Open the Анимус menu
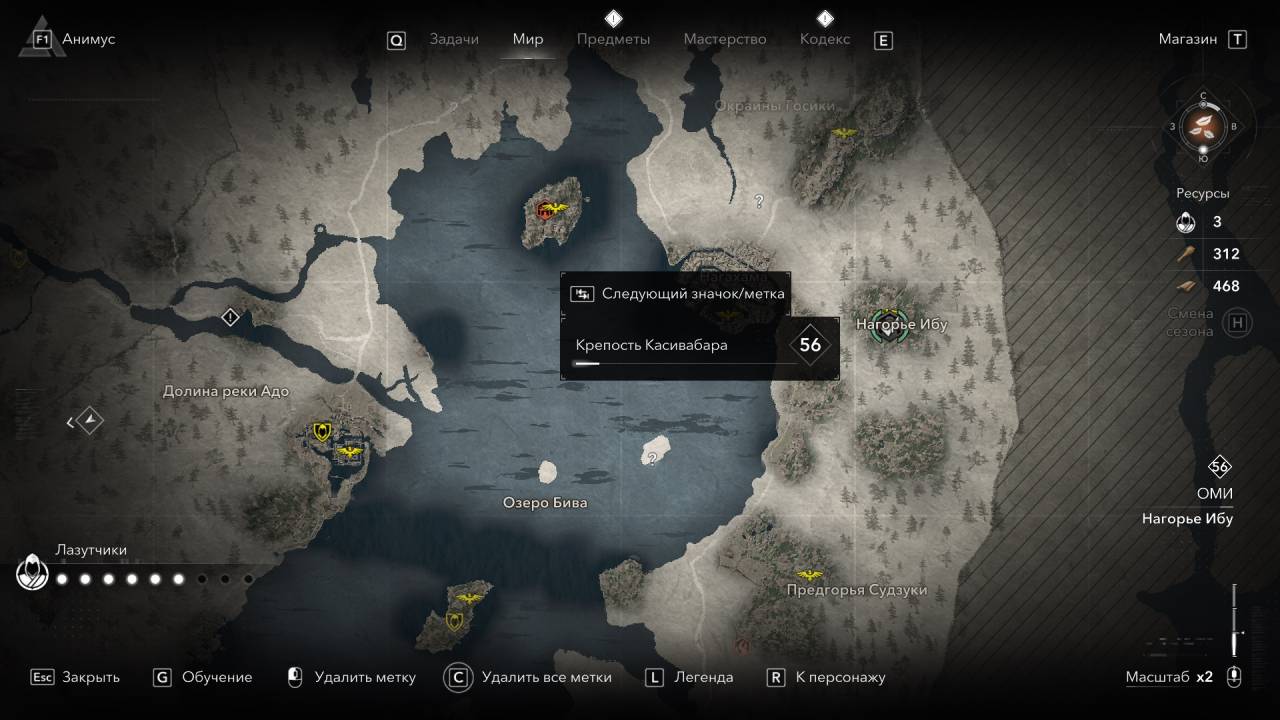Image resolution: width=1280 pixels, height=720 pixels. [x=88, y=39]
